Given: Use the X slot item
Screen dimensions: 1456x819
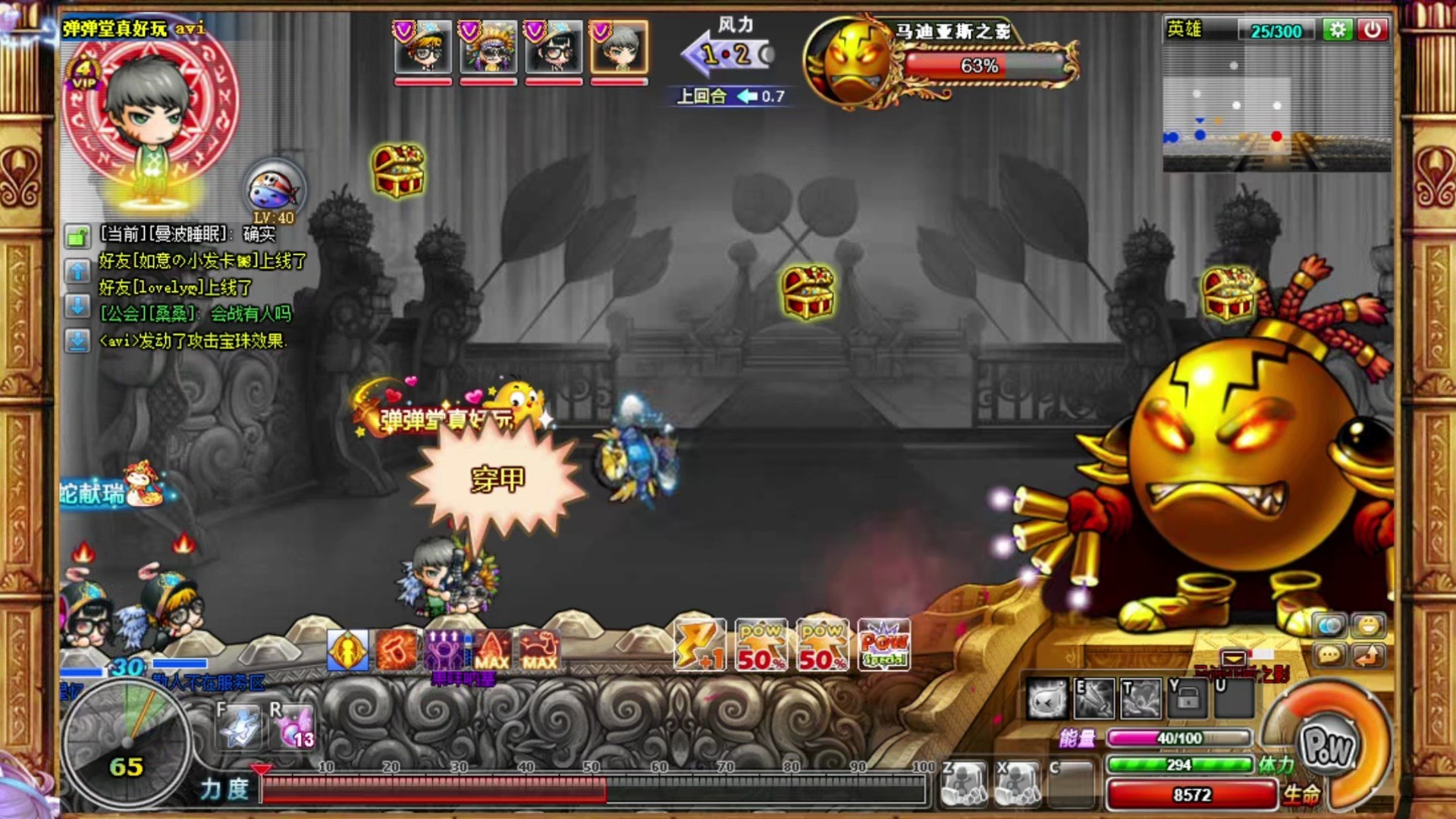Looking at the screenshot, I should coord(1018,783).
